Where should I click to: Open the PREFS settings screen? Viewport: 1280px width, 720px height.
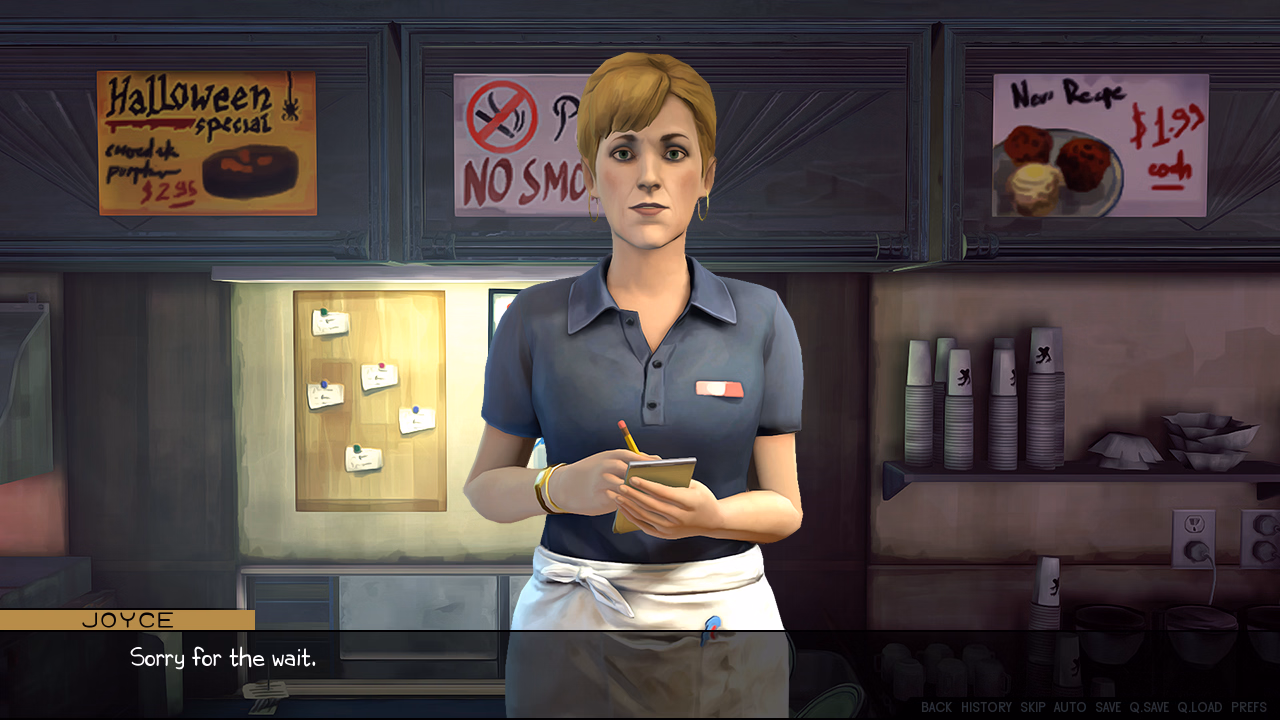tap(1248, 707)
